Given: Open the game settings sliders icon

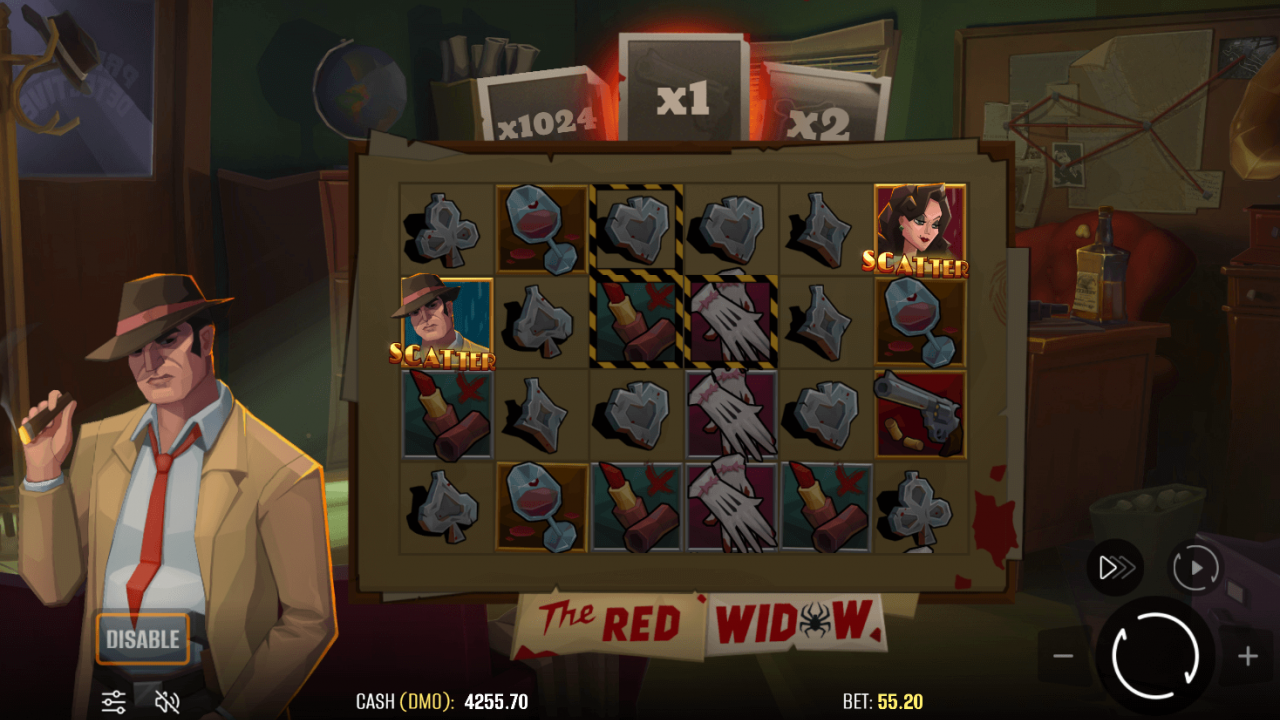Looking at the screenshot, I should pyautogui.click(x=115, y=700).
